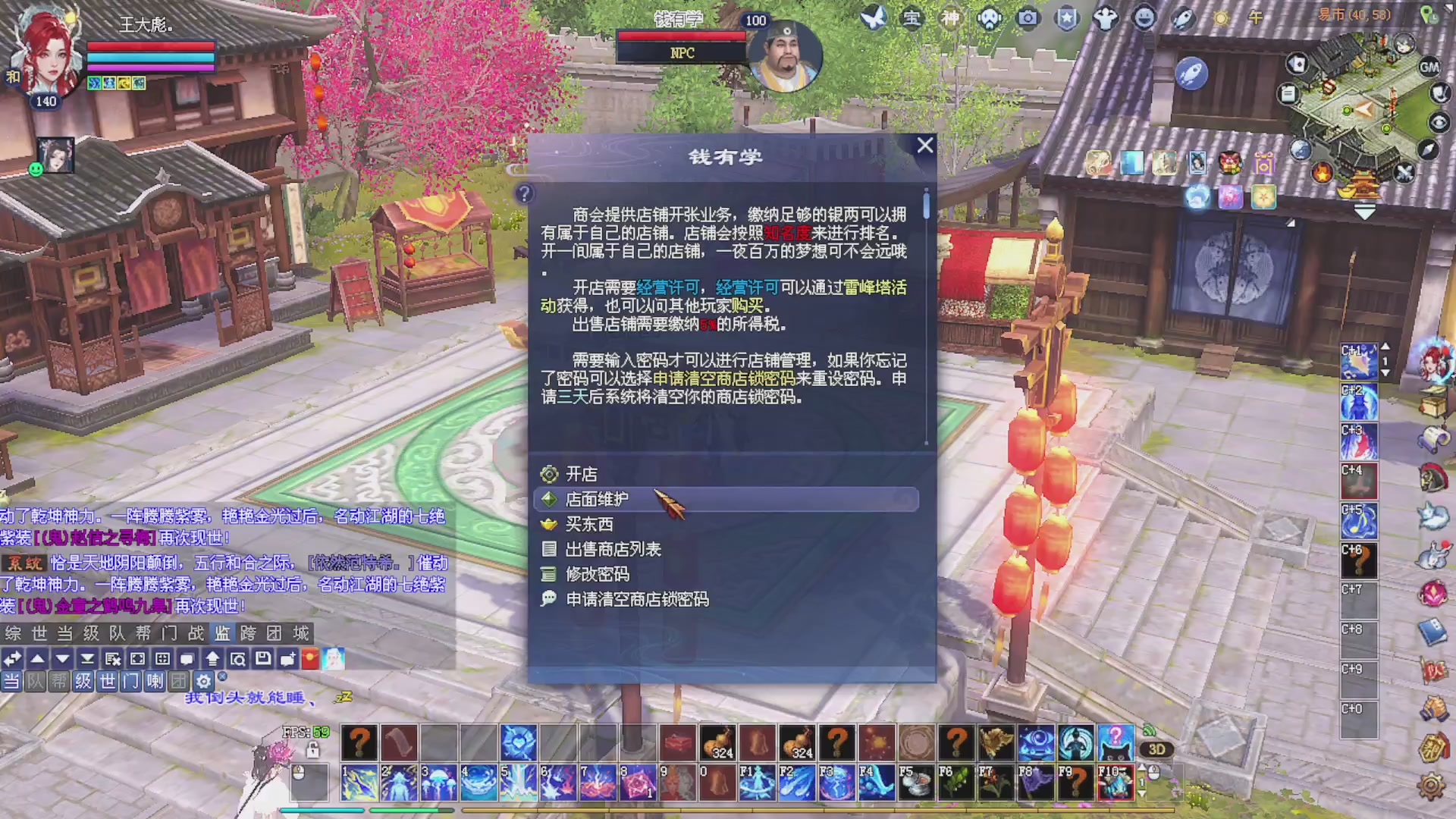
Task: Save chat log with the floppy disk icon
Action: pos(263,659)
